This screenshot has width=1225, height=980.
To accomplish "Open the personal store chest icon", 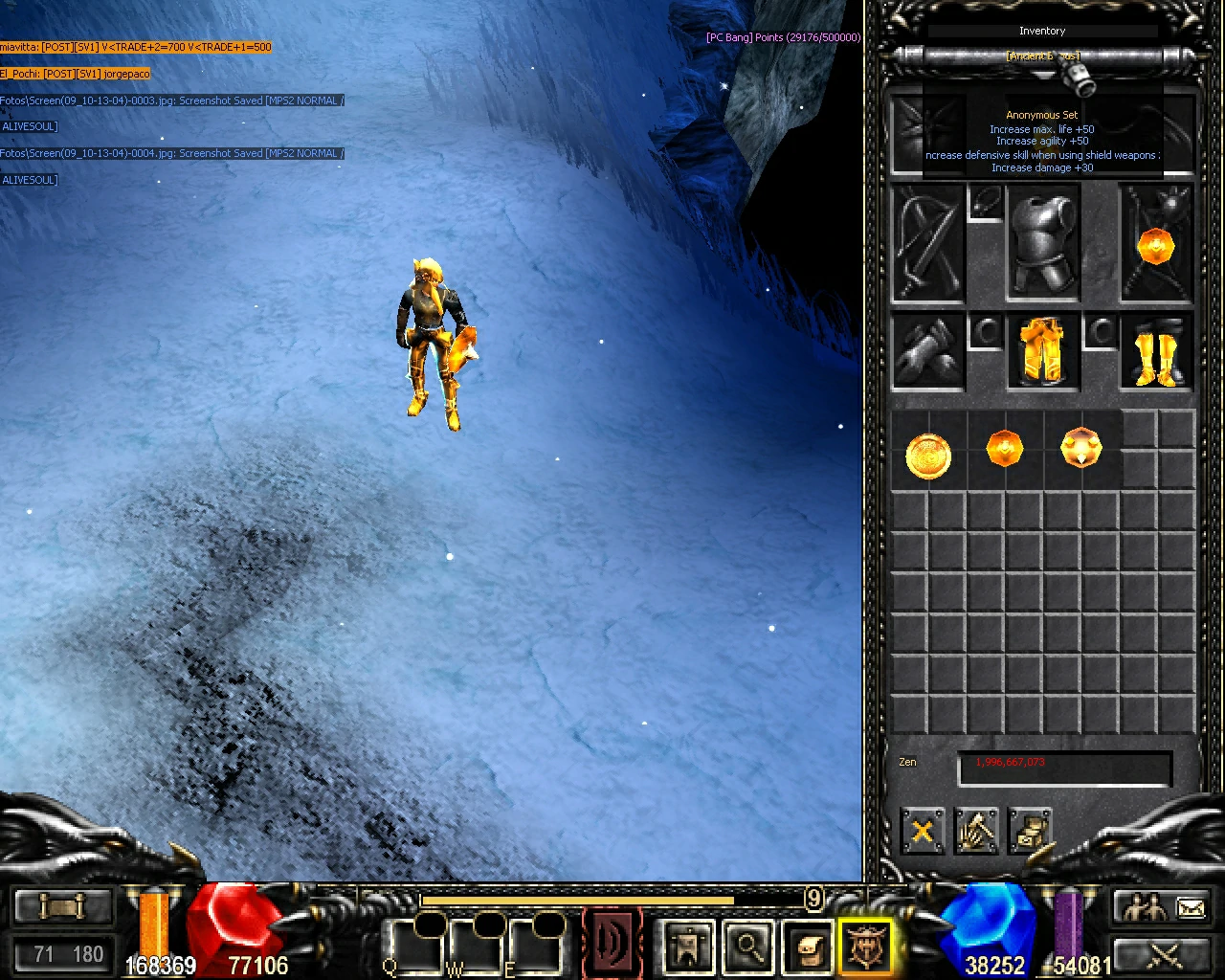I will point(1032,833).
